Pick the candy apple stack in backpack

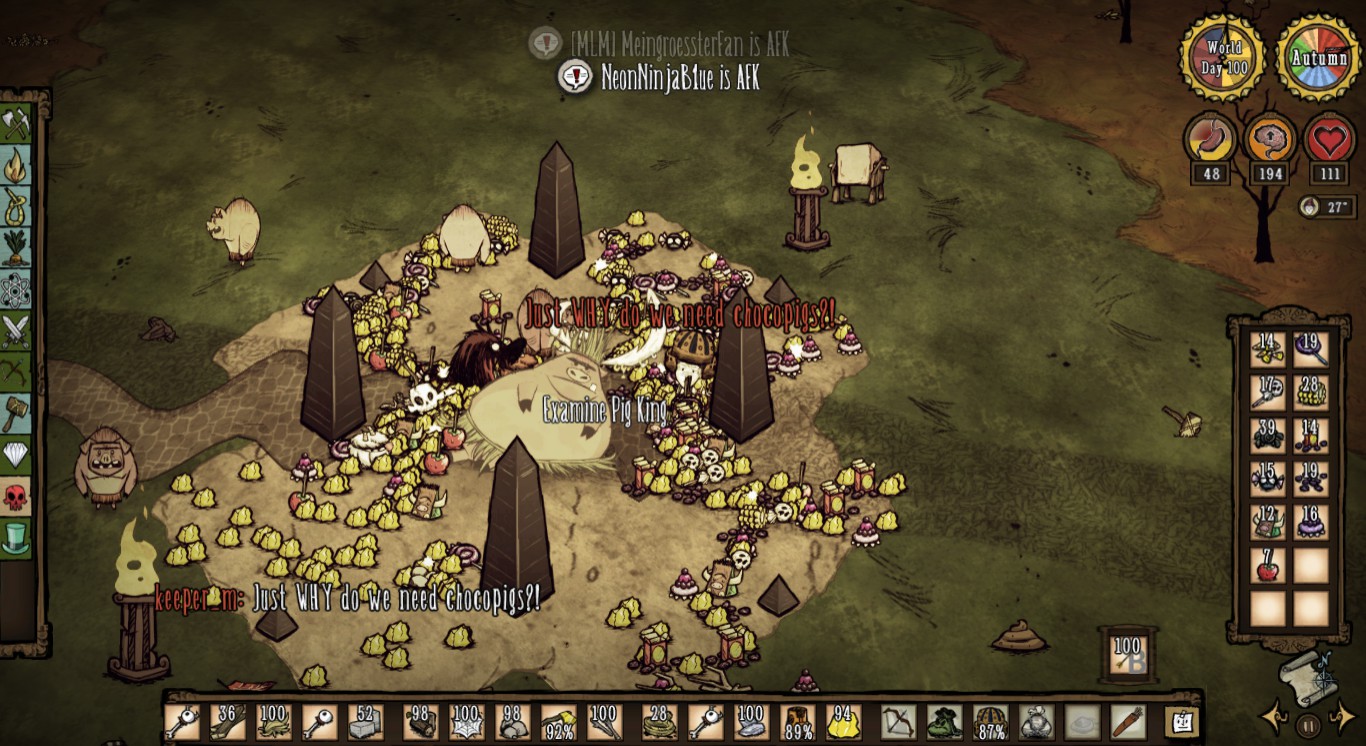pyautogui.click(x=1268, y=568)
